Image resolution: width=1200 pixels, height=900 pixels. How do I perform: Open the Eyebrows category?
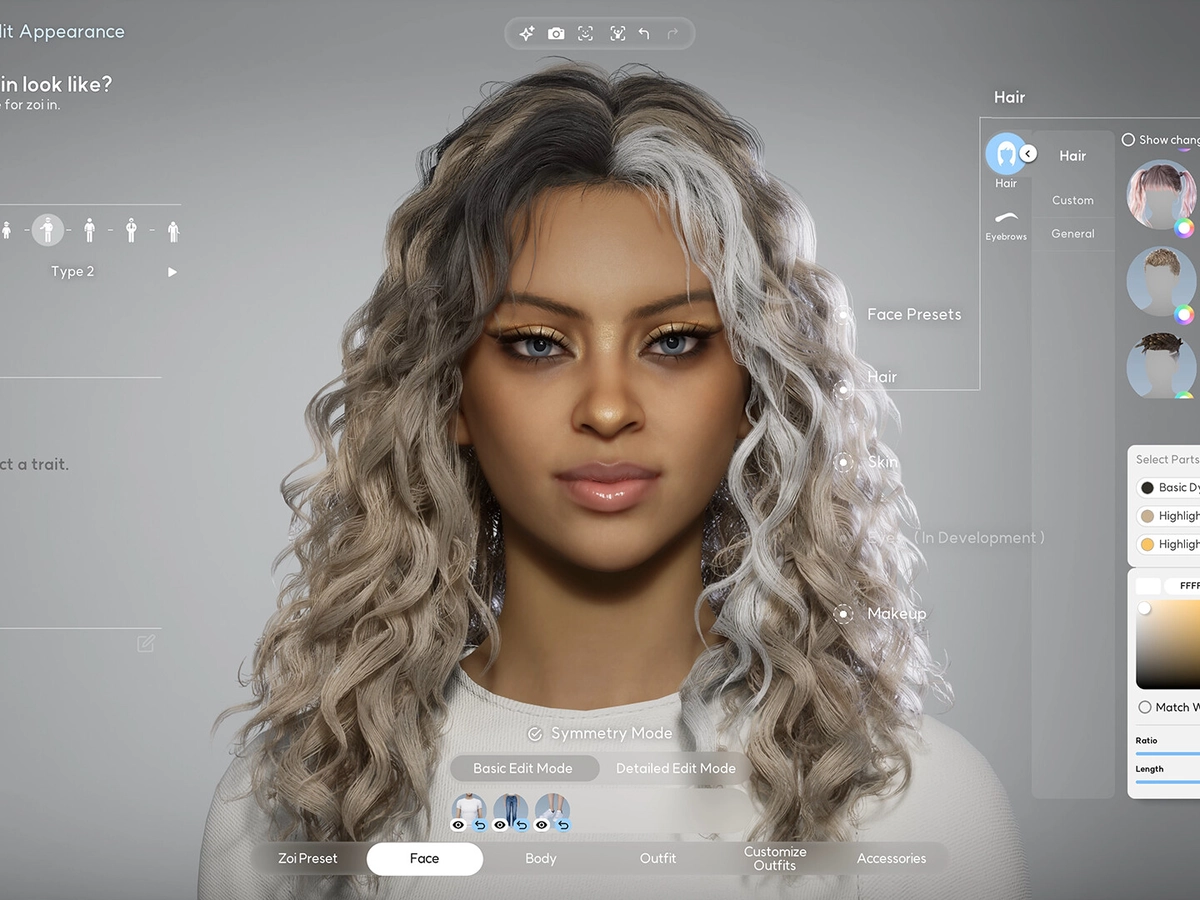tap(1006, 224)
